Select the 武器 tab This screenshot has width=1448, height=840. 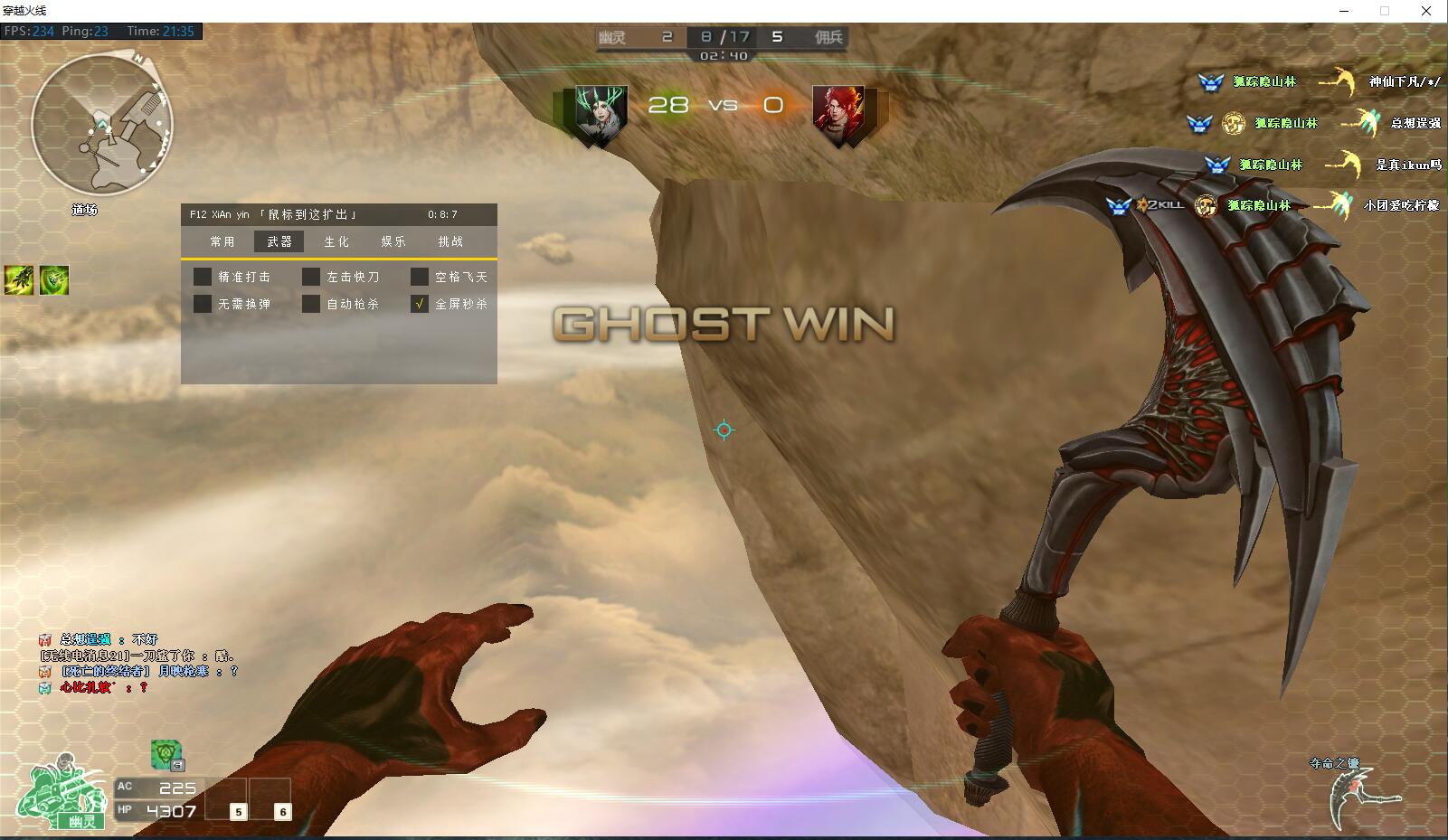click(x=279, y=241)
